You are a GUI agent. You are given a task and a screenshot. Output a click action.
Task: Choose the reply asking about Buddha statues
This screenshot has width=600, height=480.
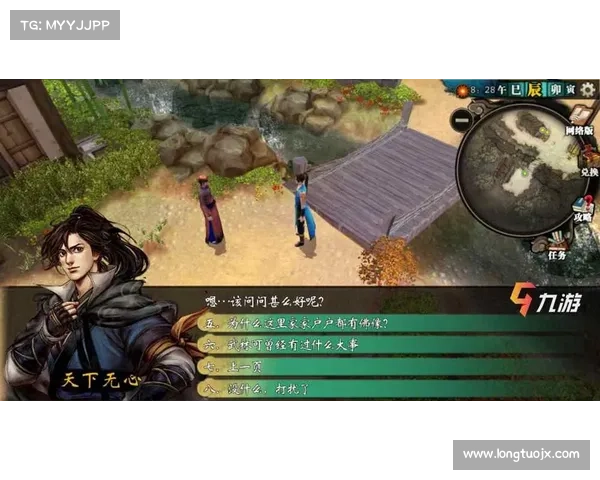tap(300, 323)
